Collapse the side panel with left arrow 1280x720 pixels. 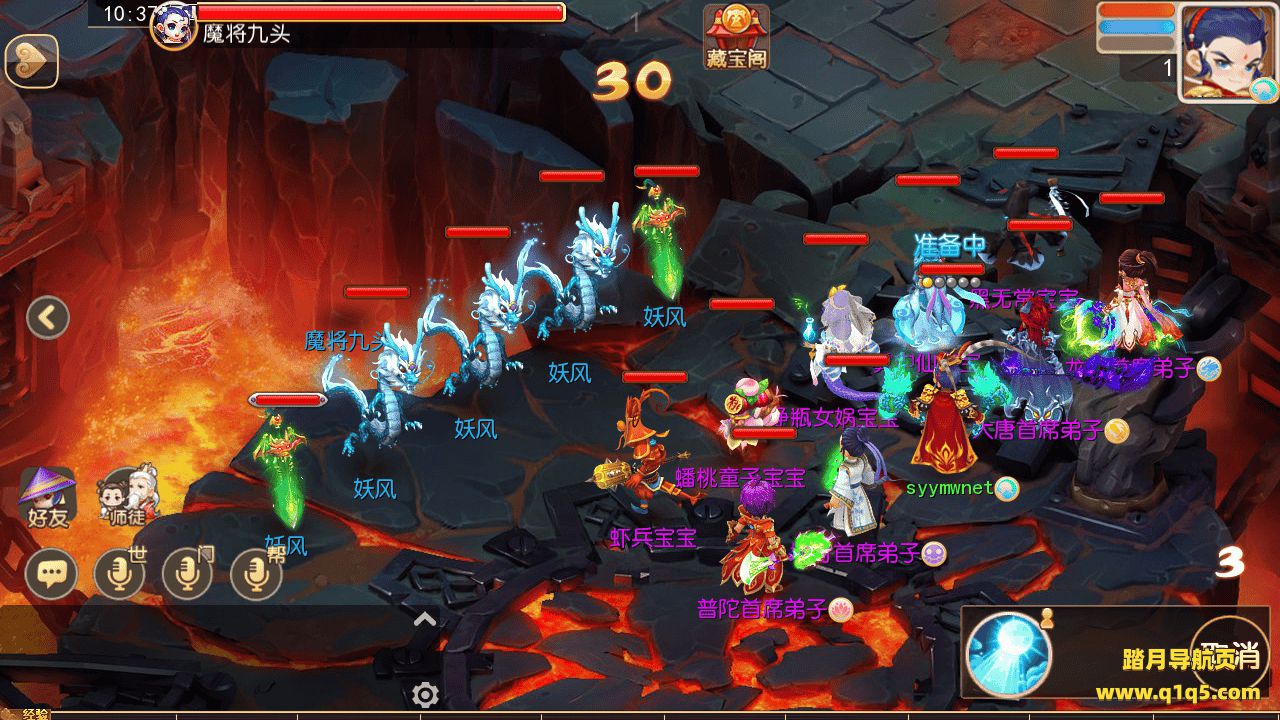[x=47, y=318]
